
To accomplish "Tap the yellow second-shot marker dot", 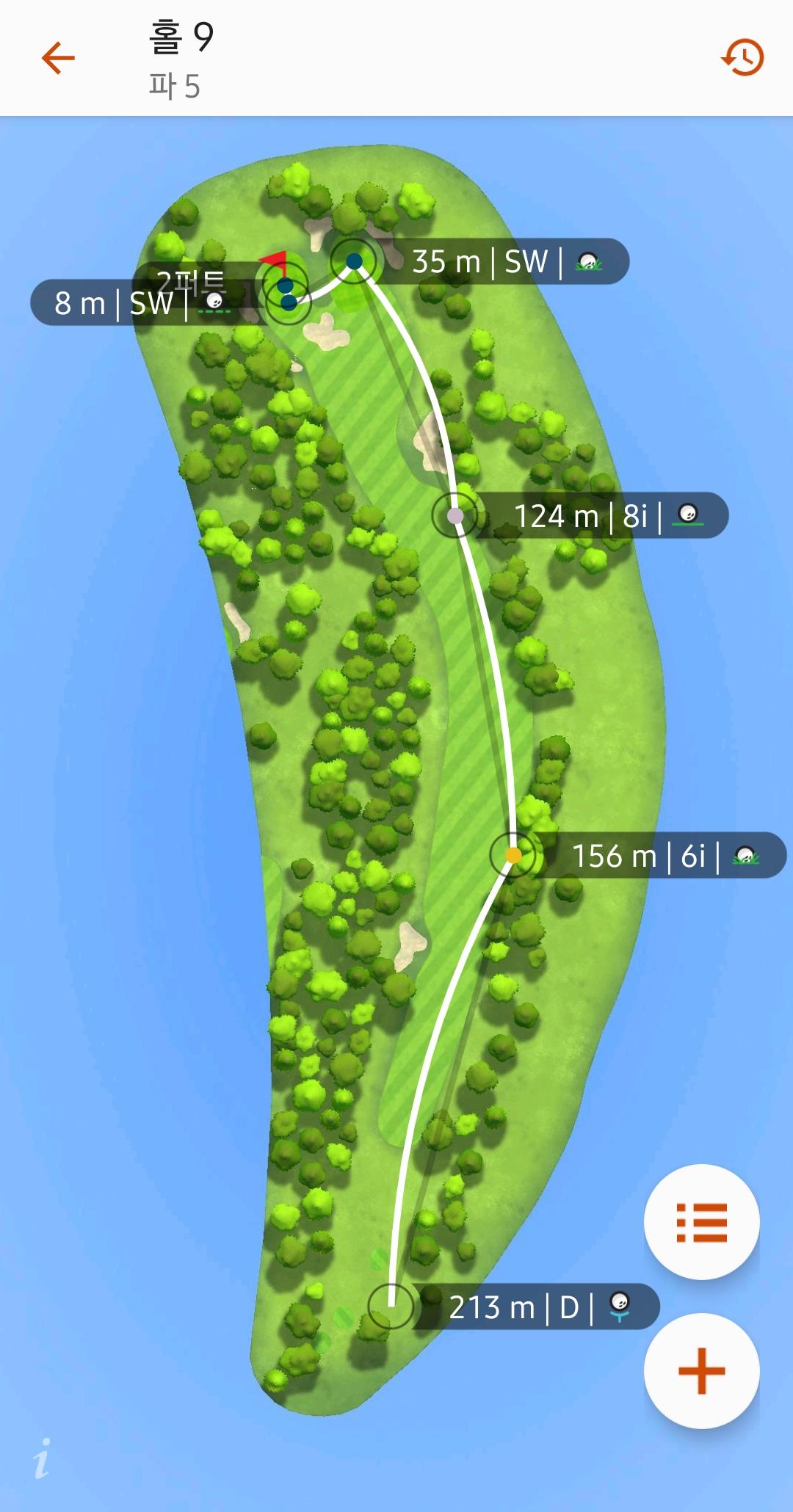I will tap(513, 855).
